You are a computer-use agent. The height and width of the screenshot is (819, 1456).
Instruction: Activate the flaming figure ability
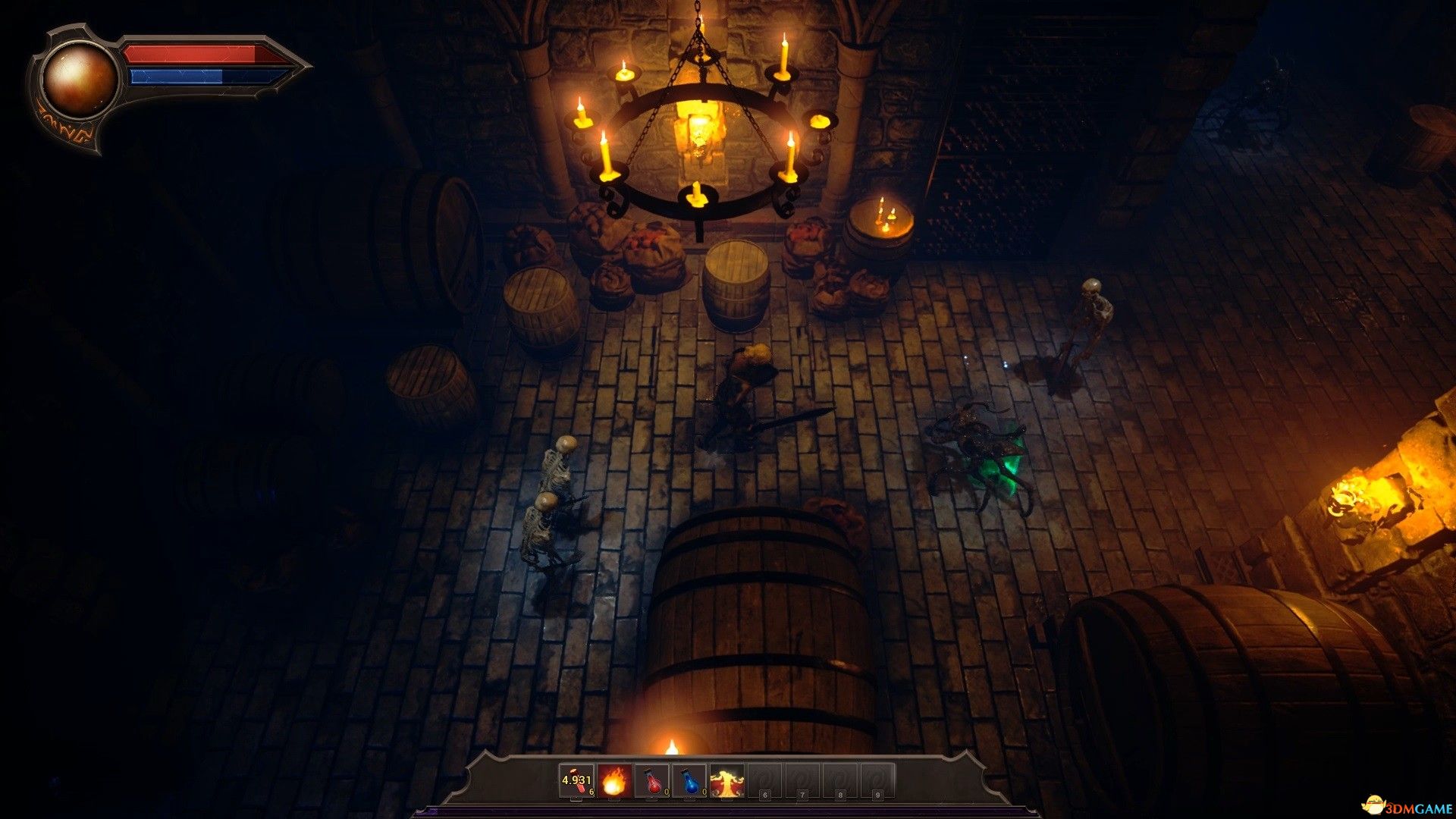(726, 781)
